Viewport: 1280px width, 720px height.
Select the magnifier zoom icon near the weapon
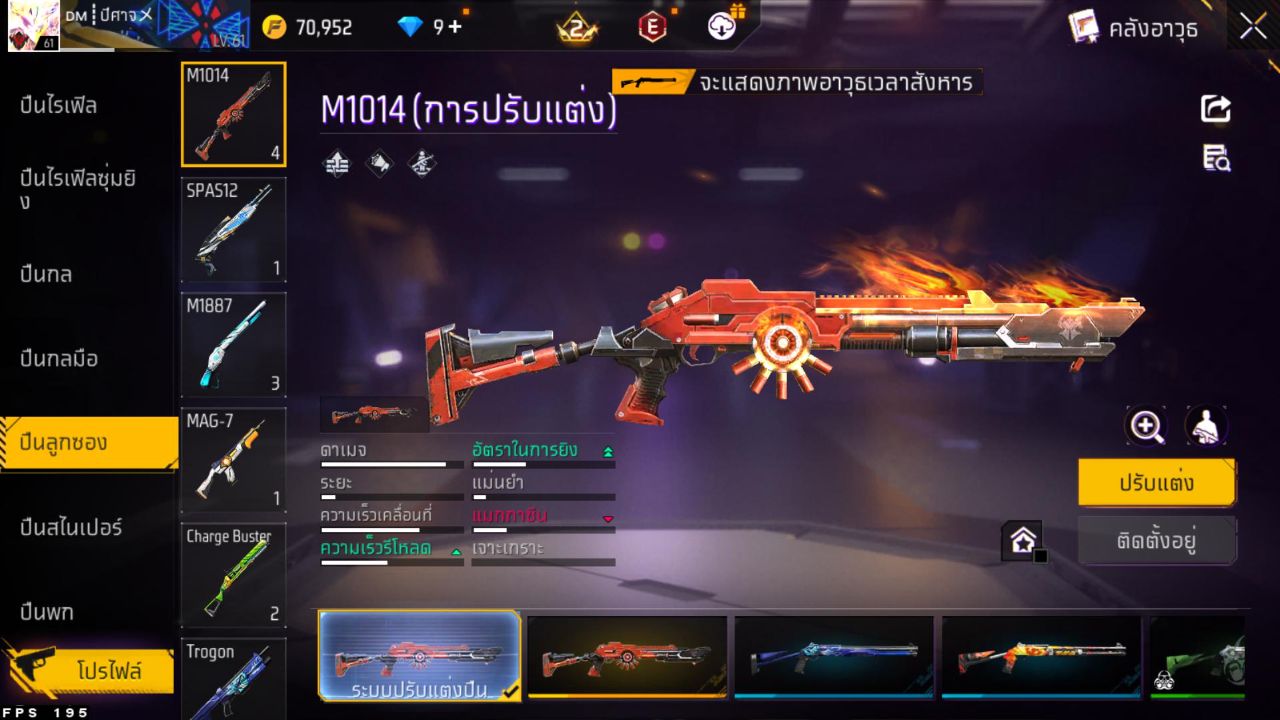(1146, 425)
